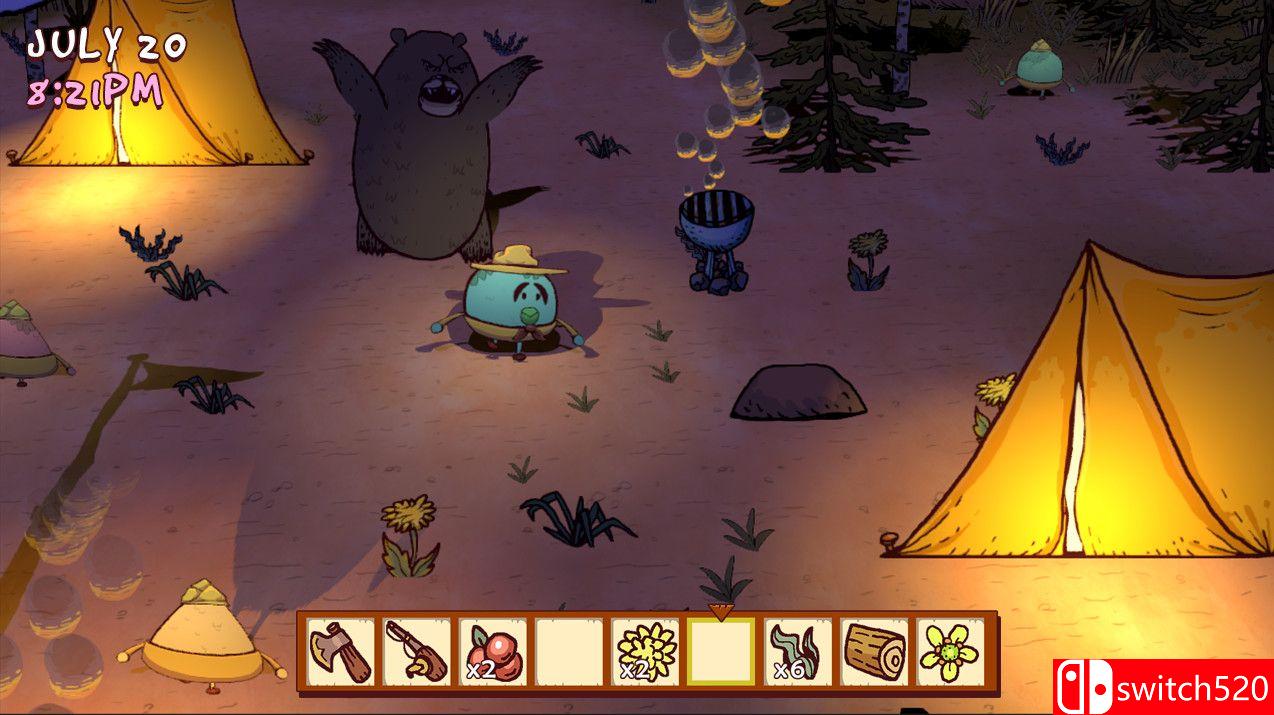This screenshot has width=1274, height=715.
Task: Choose the red berries stack
Action: (493, 652)
